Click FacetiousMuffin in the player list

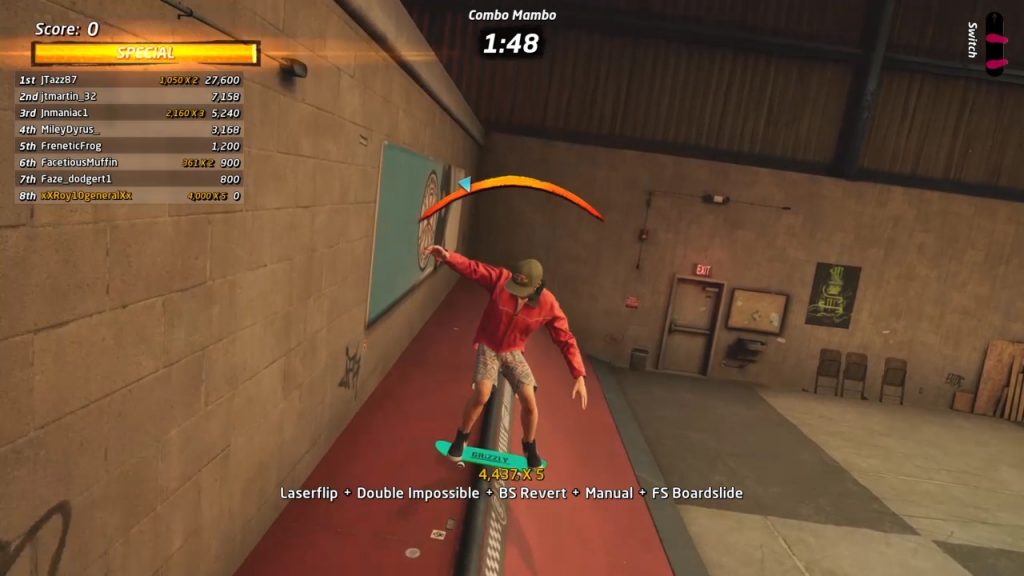(130, 163)
